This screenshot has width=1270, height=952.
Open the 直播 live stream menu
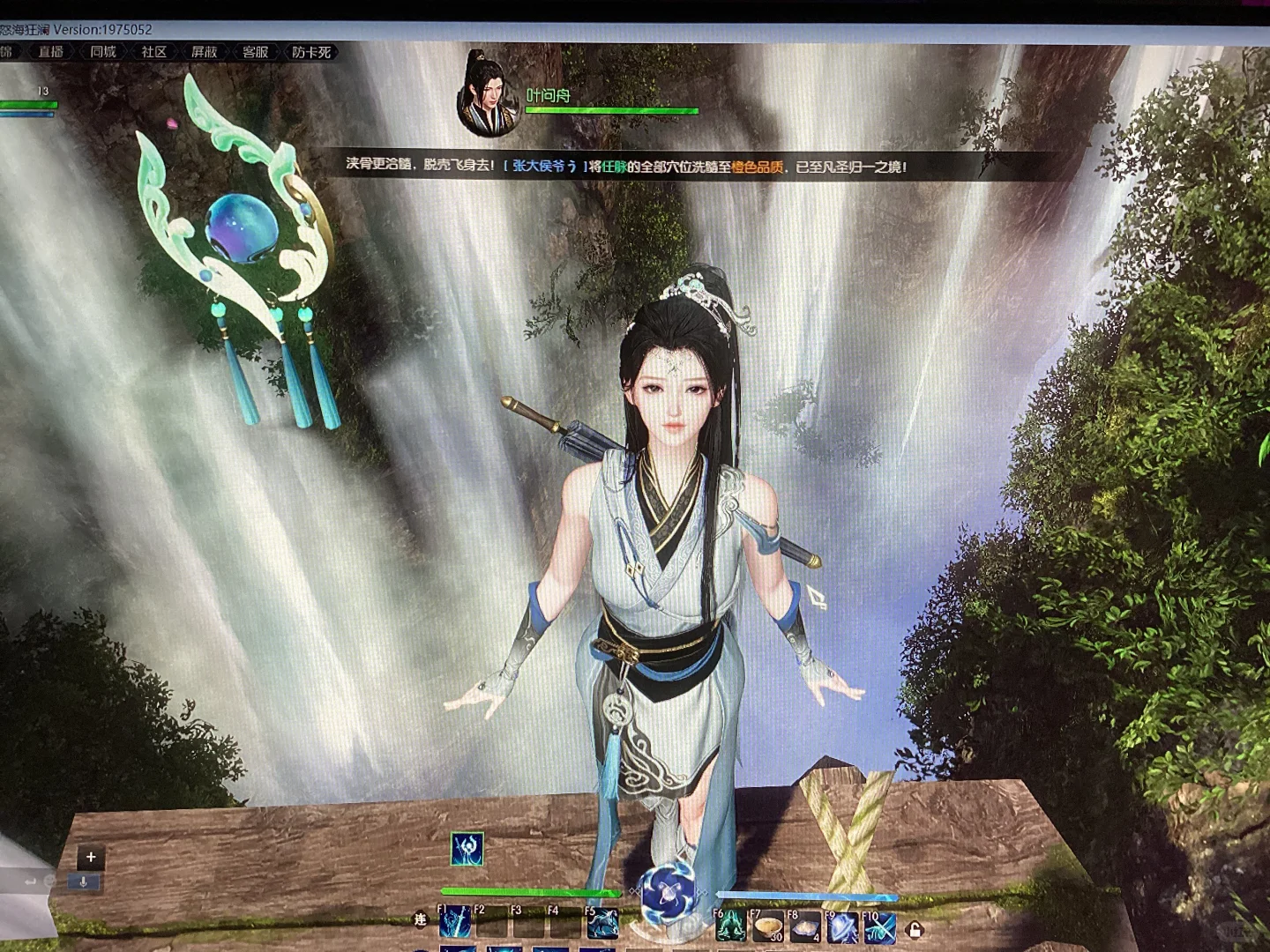point(51,52)
